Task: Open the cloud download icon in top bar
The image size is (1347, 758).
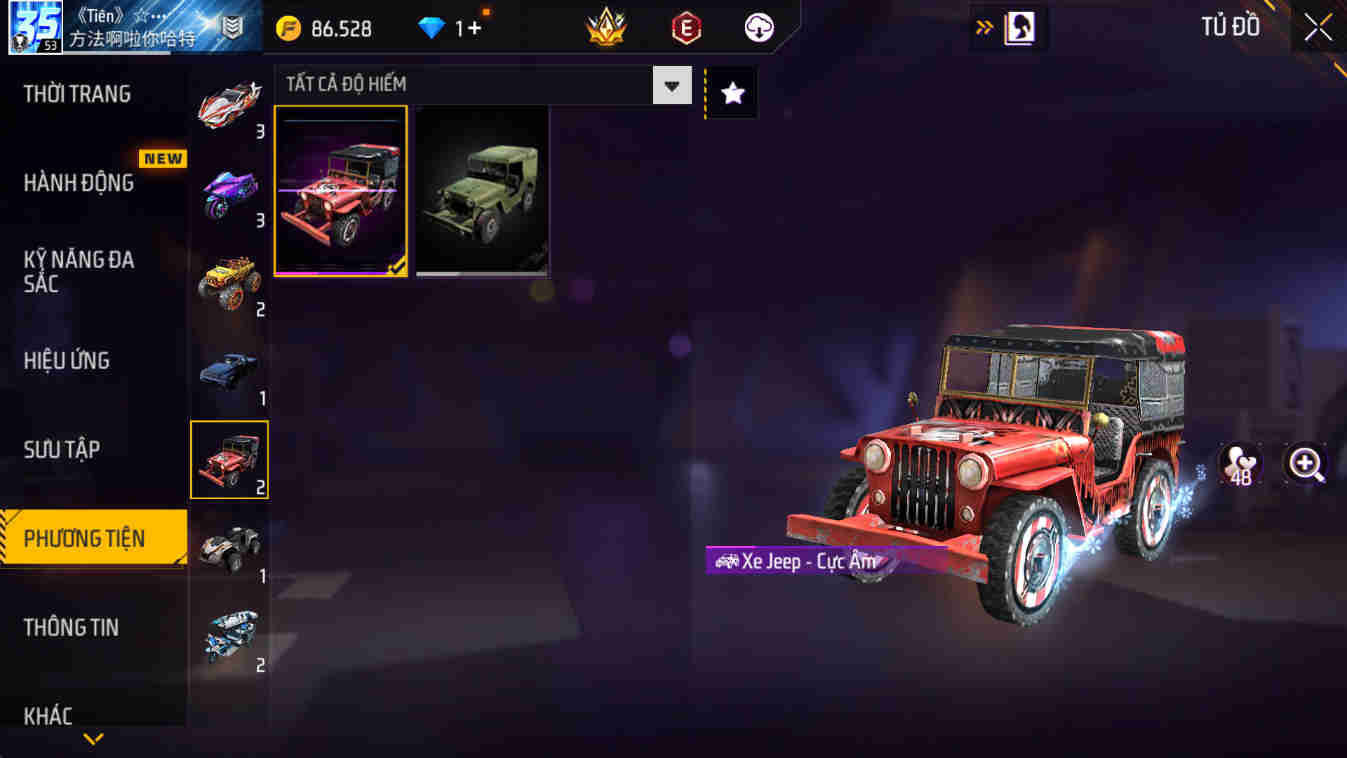Action: [757, 28]
